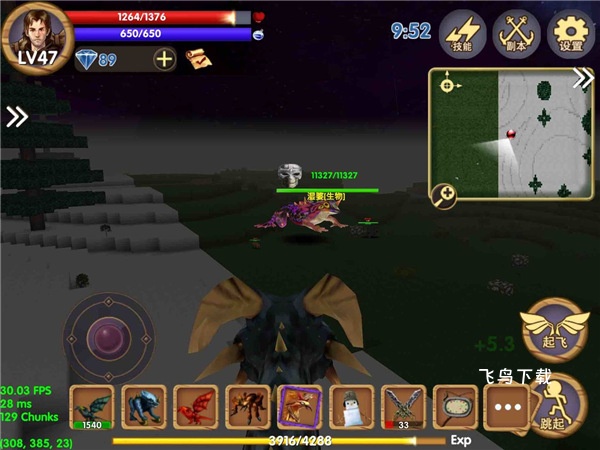
Task: Open the quest scroll icon
Action: (198, 59)
